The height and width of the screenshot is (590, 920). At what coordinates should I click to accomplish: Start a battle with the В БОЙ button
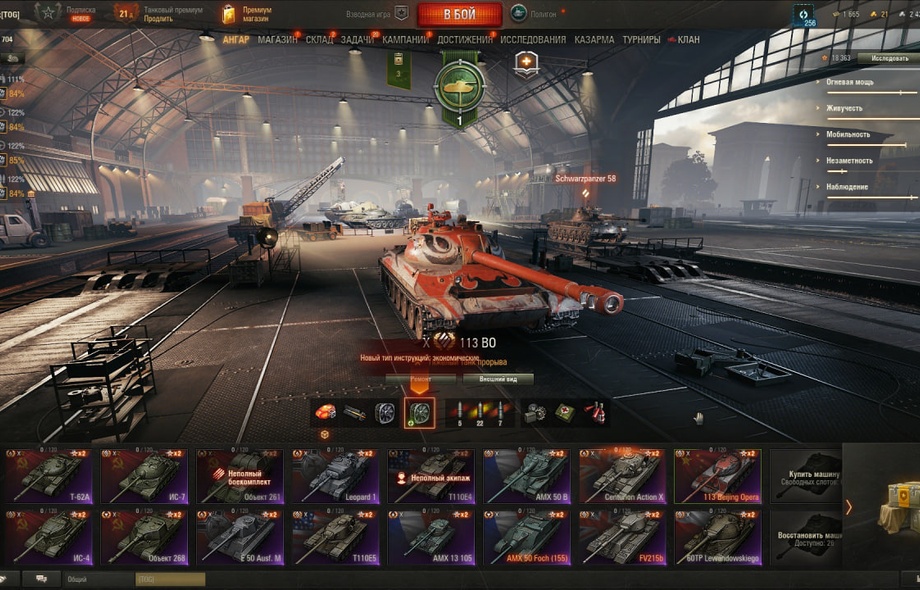[x=459, y=14]
